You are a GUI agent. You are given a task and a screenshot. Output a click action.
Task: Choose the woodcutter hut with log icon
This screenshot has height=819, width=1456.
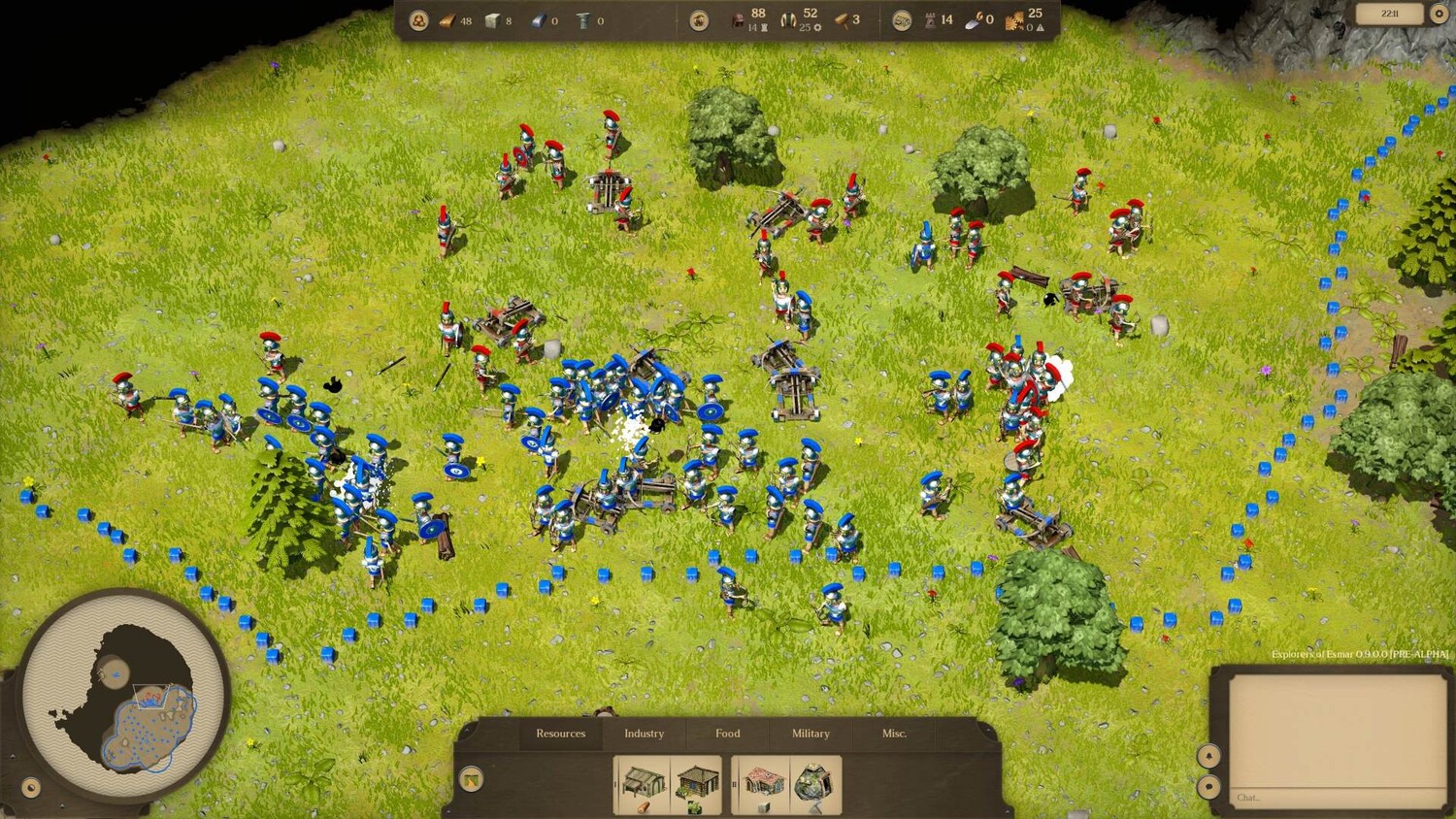pyautogui.click(x=643, y=784)
